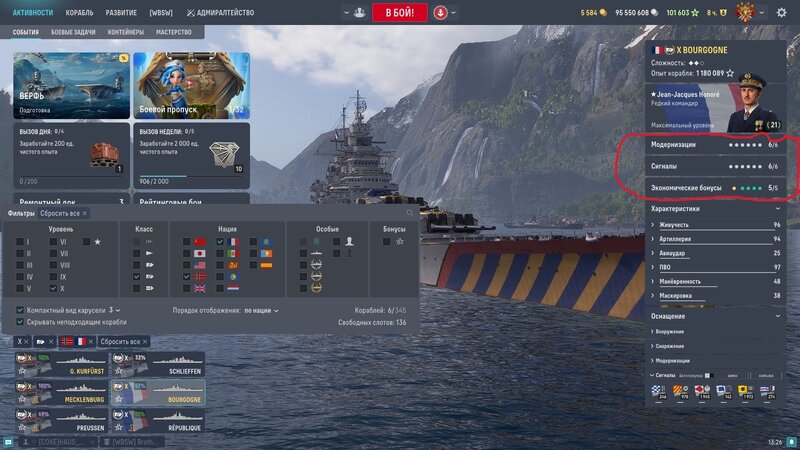Open the 'Корабль' top menu tab
Viewport: 800px width, 450px height.
(79, 13)
